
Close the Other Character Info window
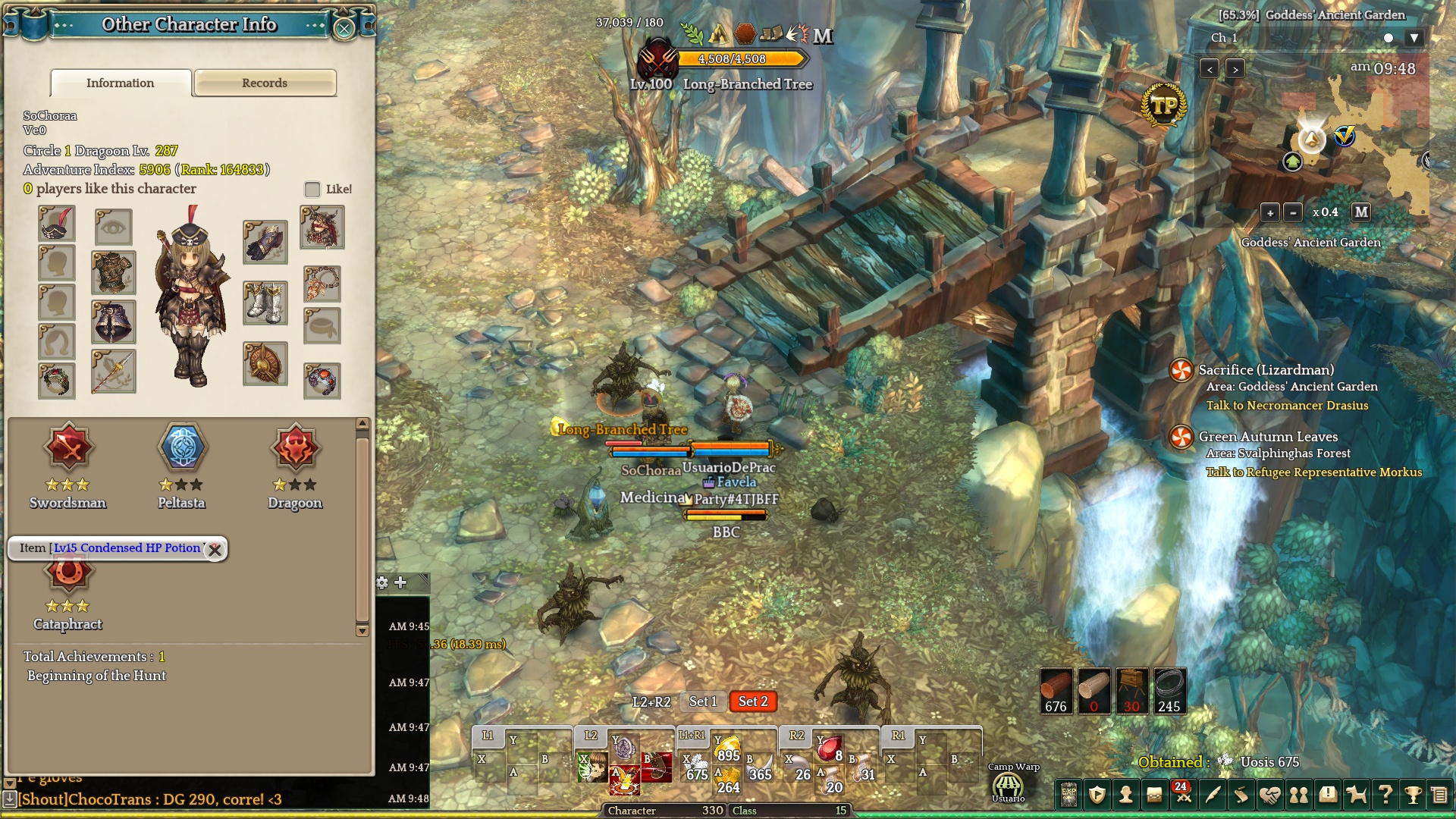pos(344,29)
